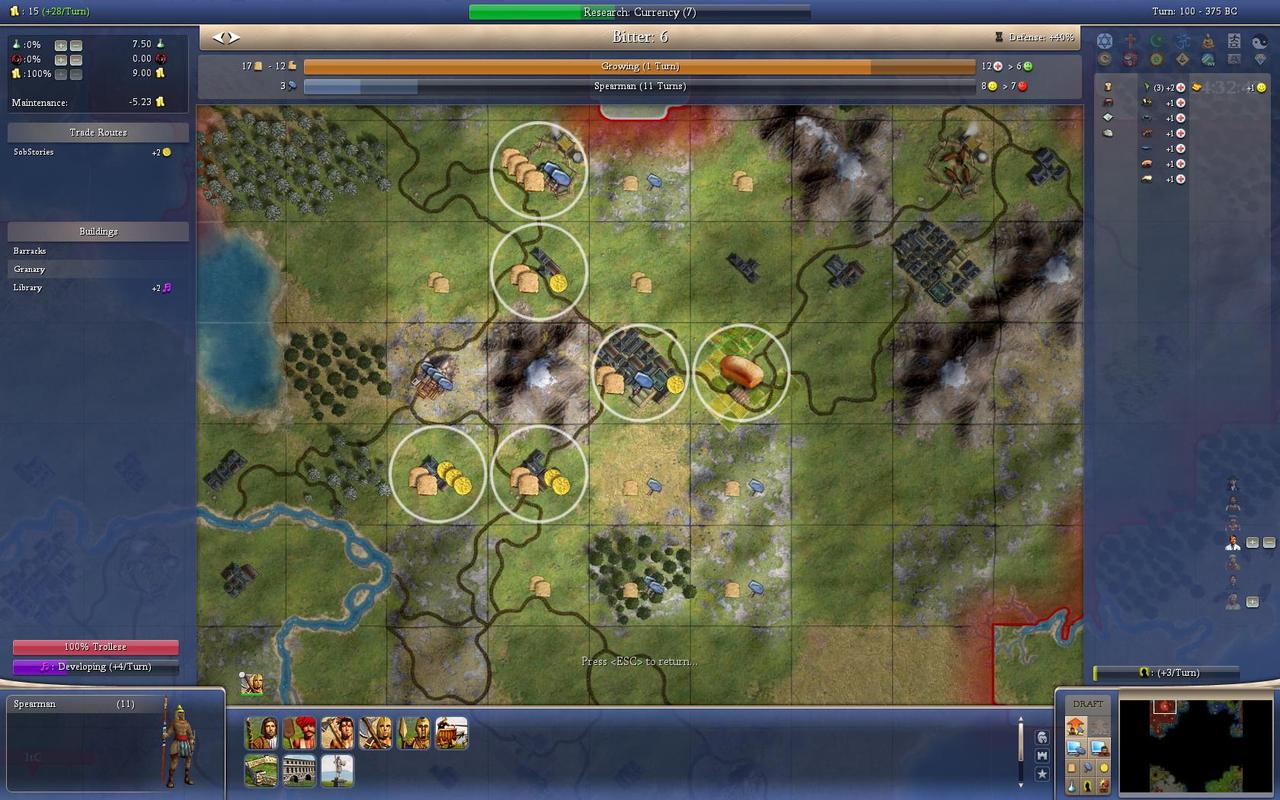Viewport: 1280px width, 800px height.
Task: Go to the previous city arrow
Action: tap(220, 37)
